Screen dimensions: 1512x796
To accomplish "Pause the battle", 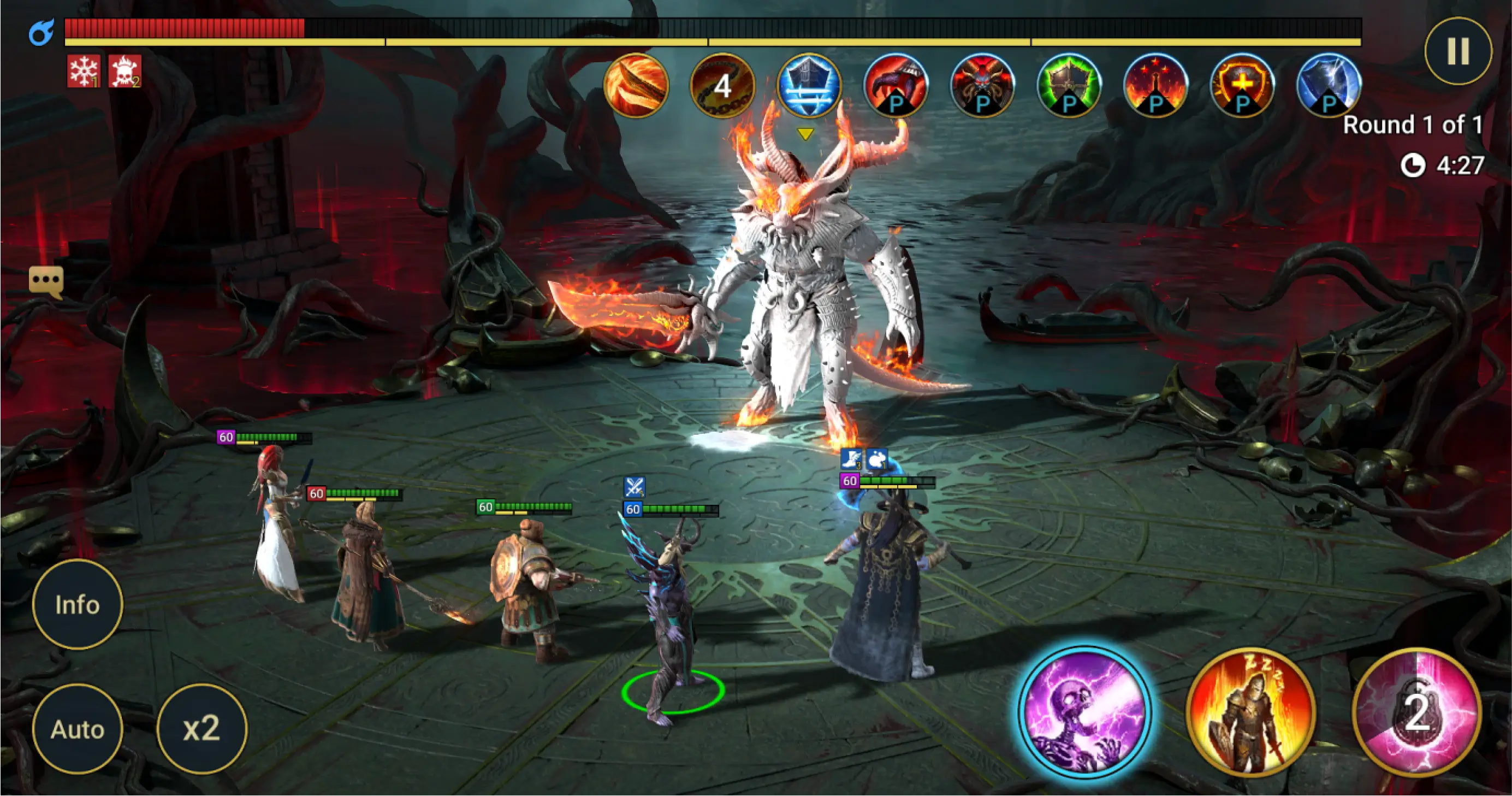I will 1458,51.
